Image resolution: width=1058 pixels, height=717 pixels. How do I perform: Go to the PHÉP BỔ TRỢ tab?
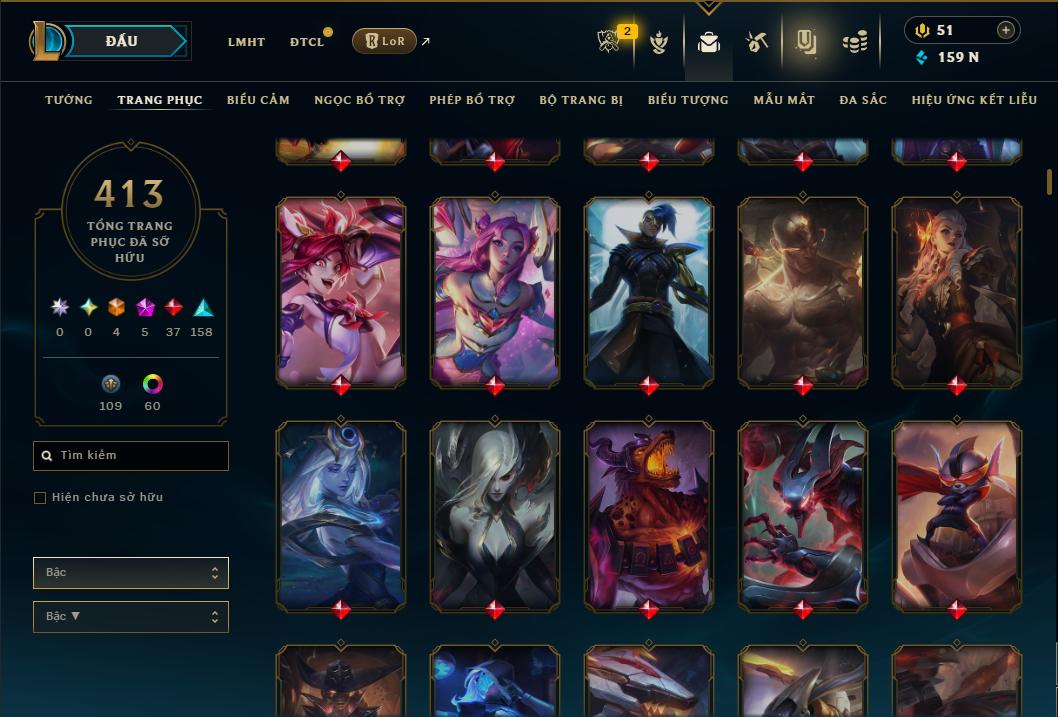(472, 100)
